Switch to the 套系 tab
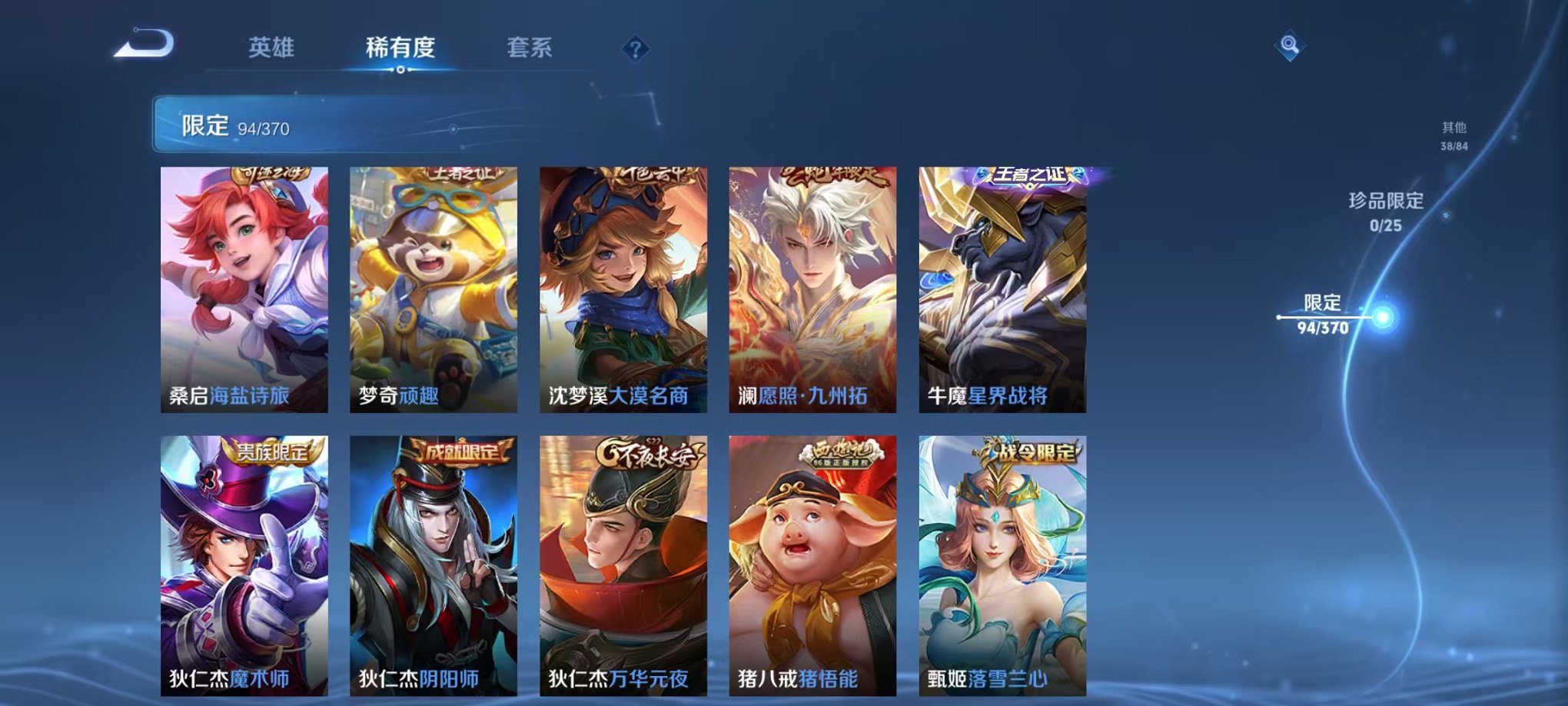 tap(536, 48)
